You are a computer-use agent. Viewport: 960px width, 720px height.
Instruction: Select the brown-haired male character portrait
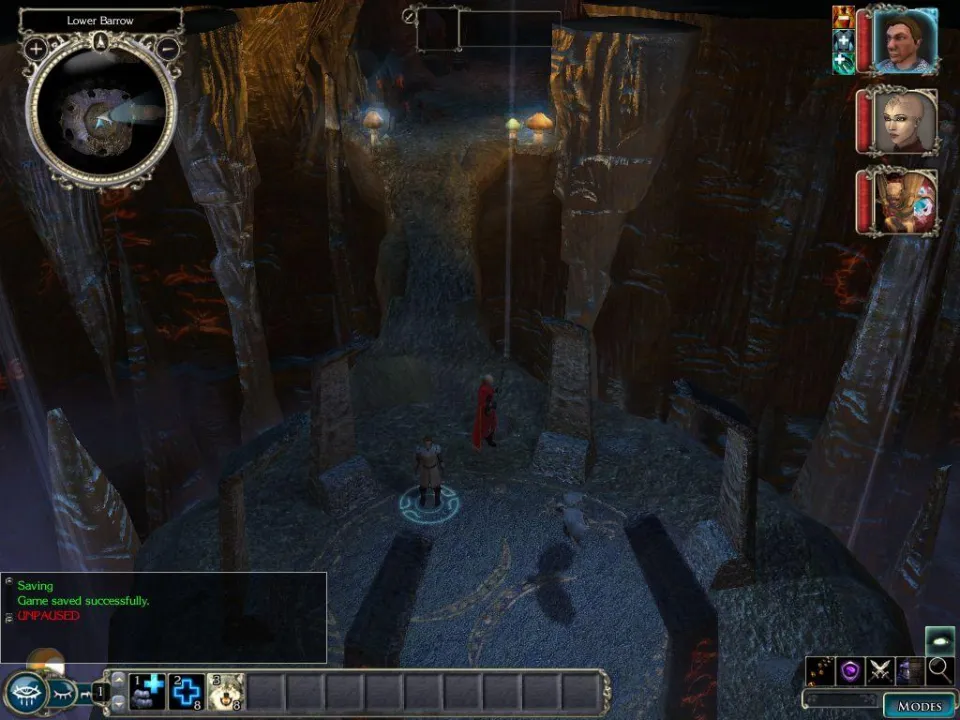click(x=903, y=41)
